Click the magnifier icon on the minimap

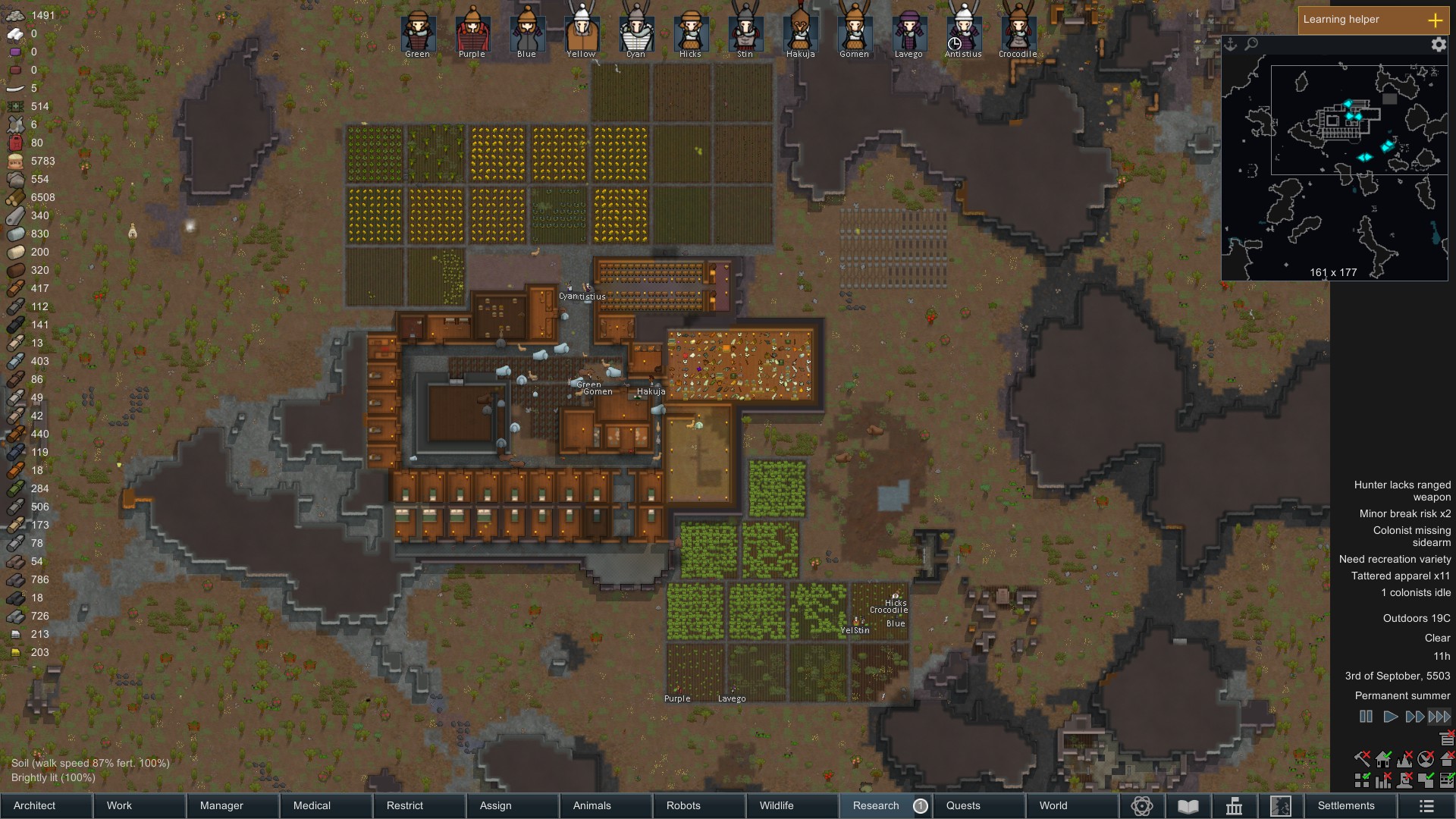tap(1251, 44)
